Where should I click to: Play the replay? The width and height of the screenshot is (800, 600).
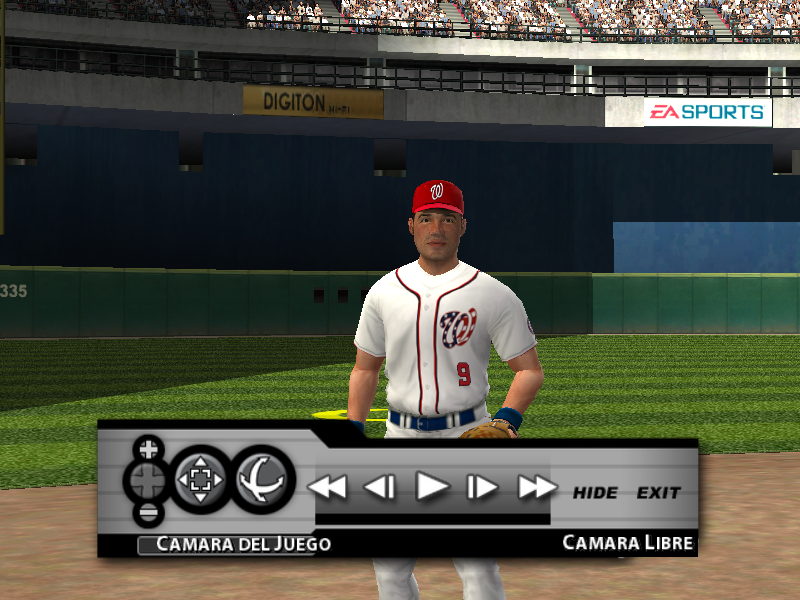(432, 487)
